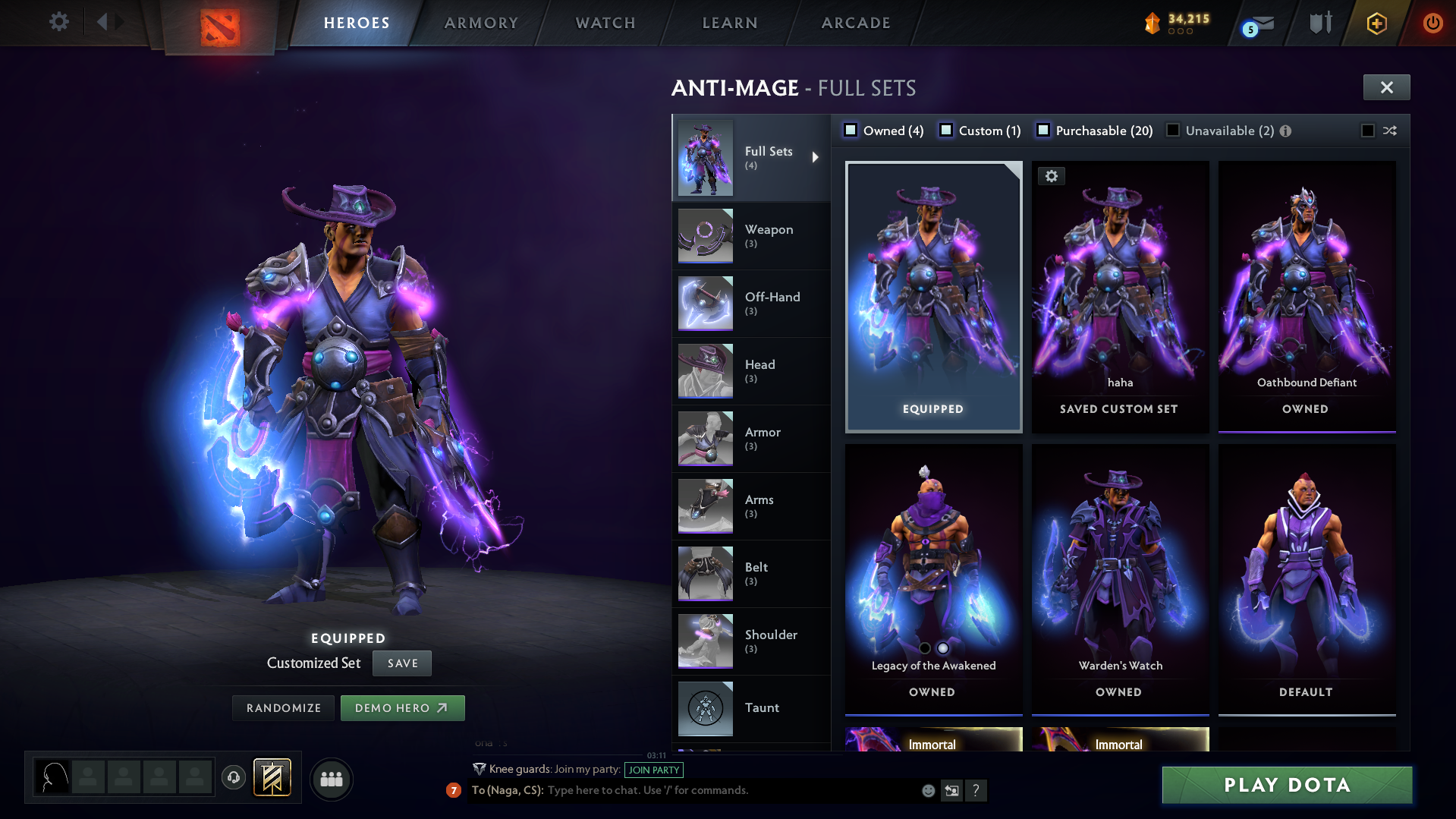Select the second style dot on Legacy of the Awakened
1456x819 pixels.
[943, 648]
